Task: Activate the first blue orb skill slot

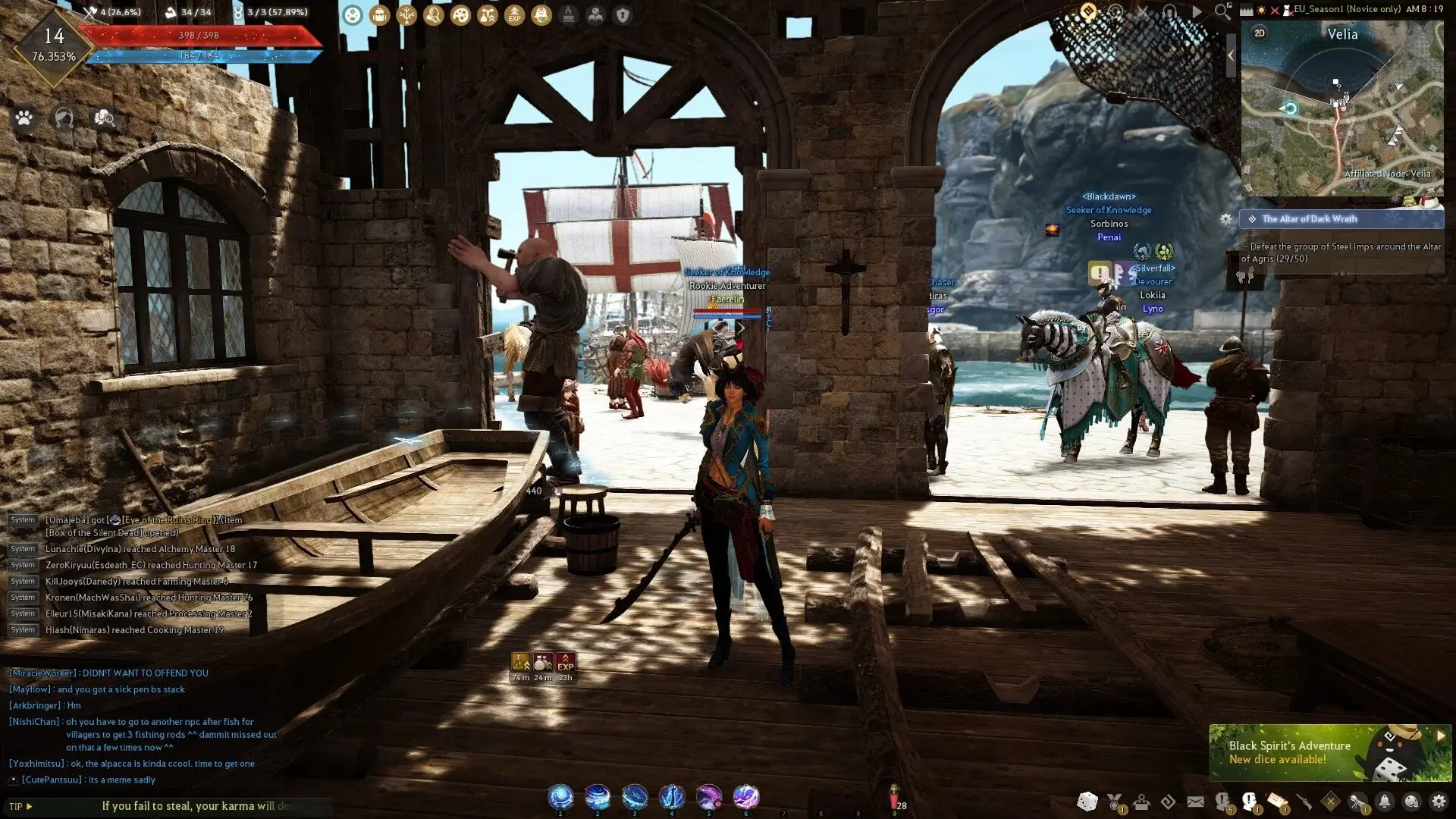Action: pyautogui.click(x=560, y=797)
